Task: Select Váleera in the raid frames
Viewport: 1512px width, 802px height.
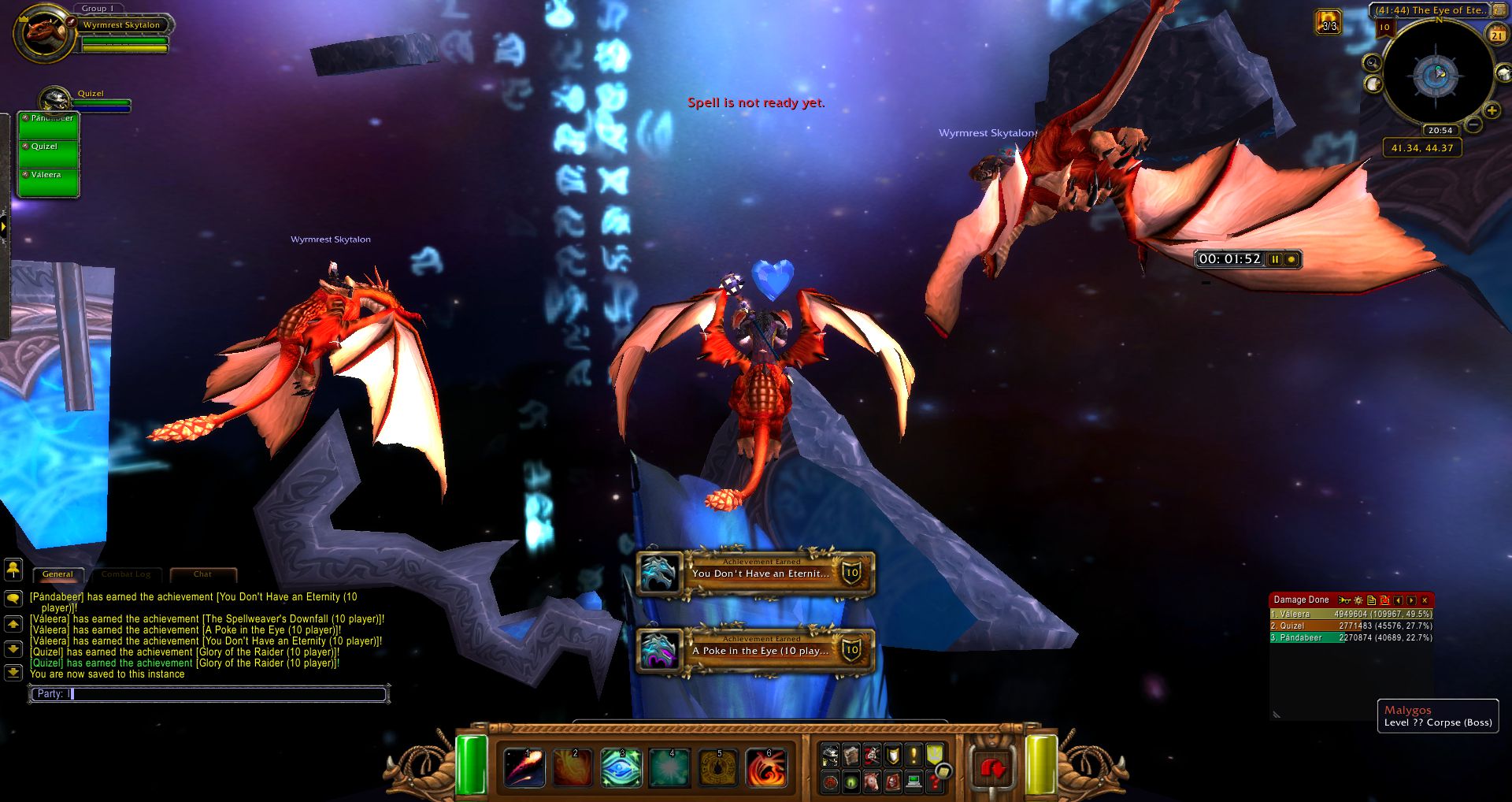Action: (x=49, y=181)
